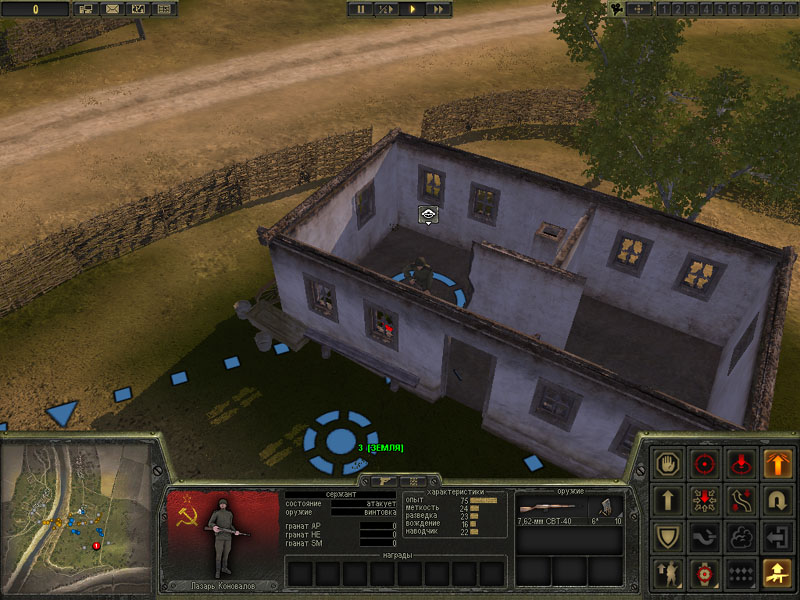Click the pause button in the speed controls
Screen dimensions: 800x600
point(361,9)
